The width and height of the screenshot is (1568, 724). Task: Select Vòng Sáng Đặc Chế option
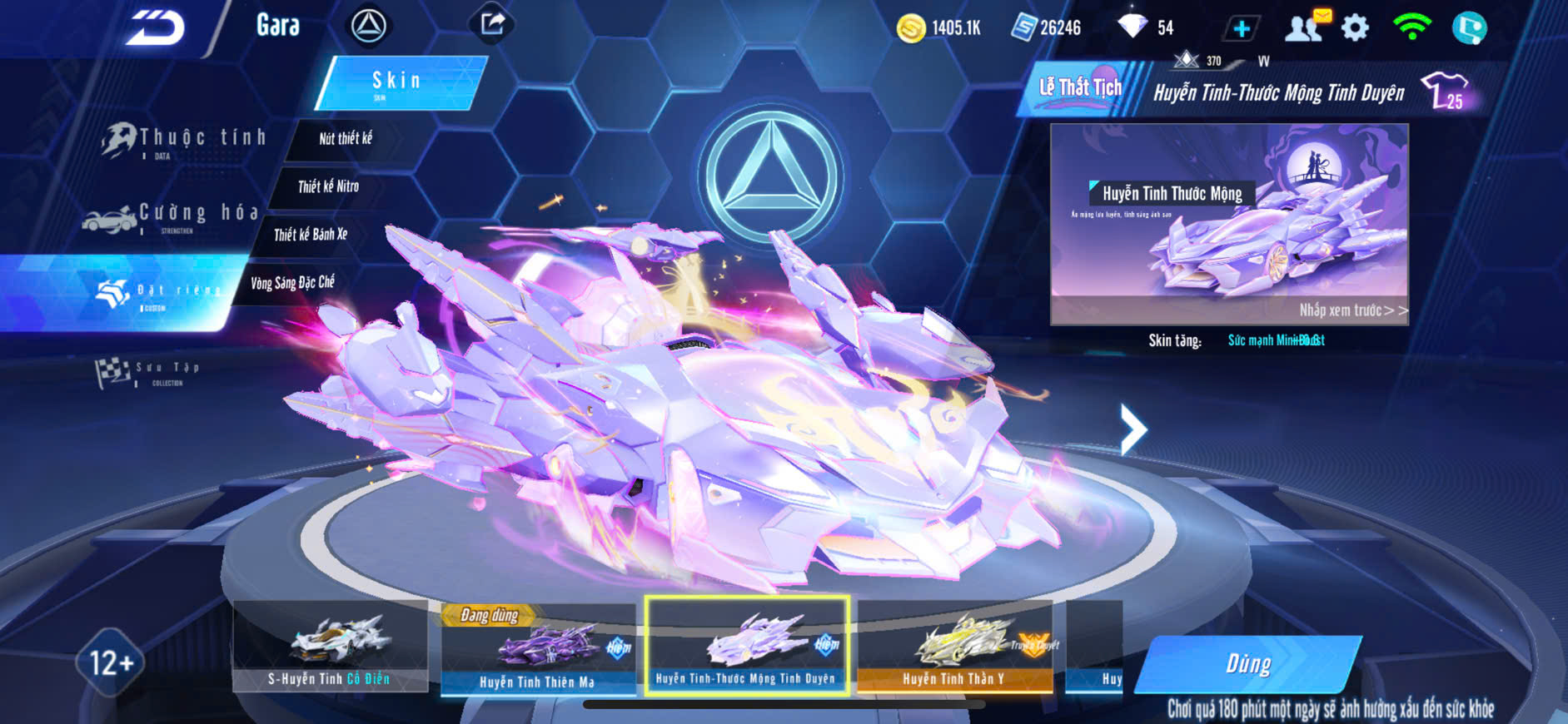pos(292,283)
